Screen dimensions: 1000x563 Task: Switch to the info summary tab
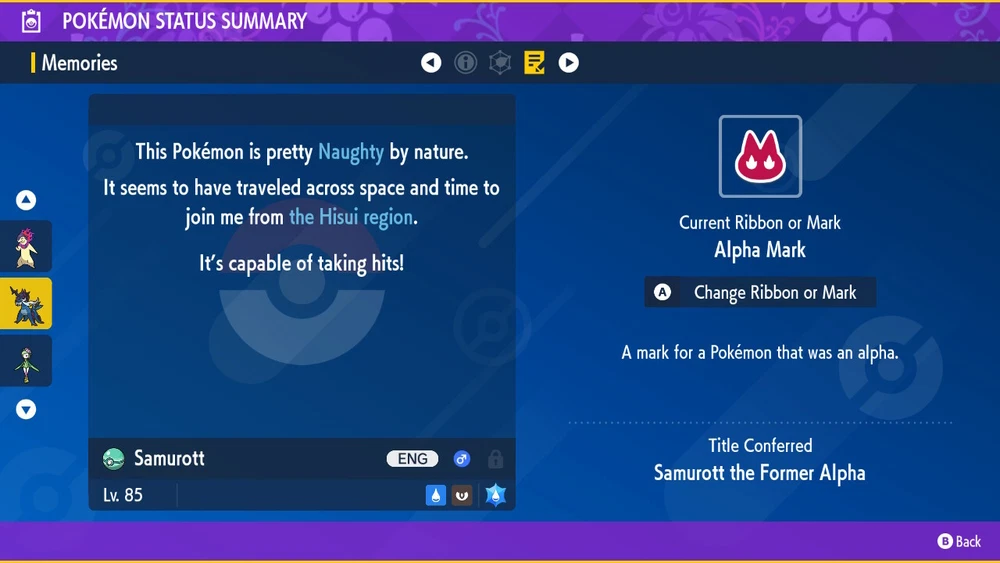(x=466, y=63)
